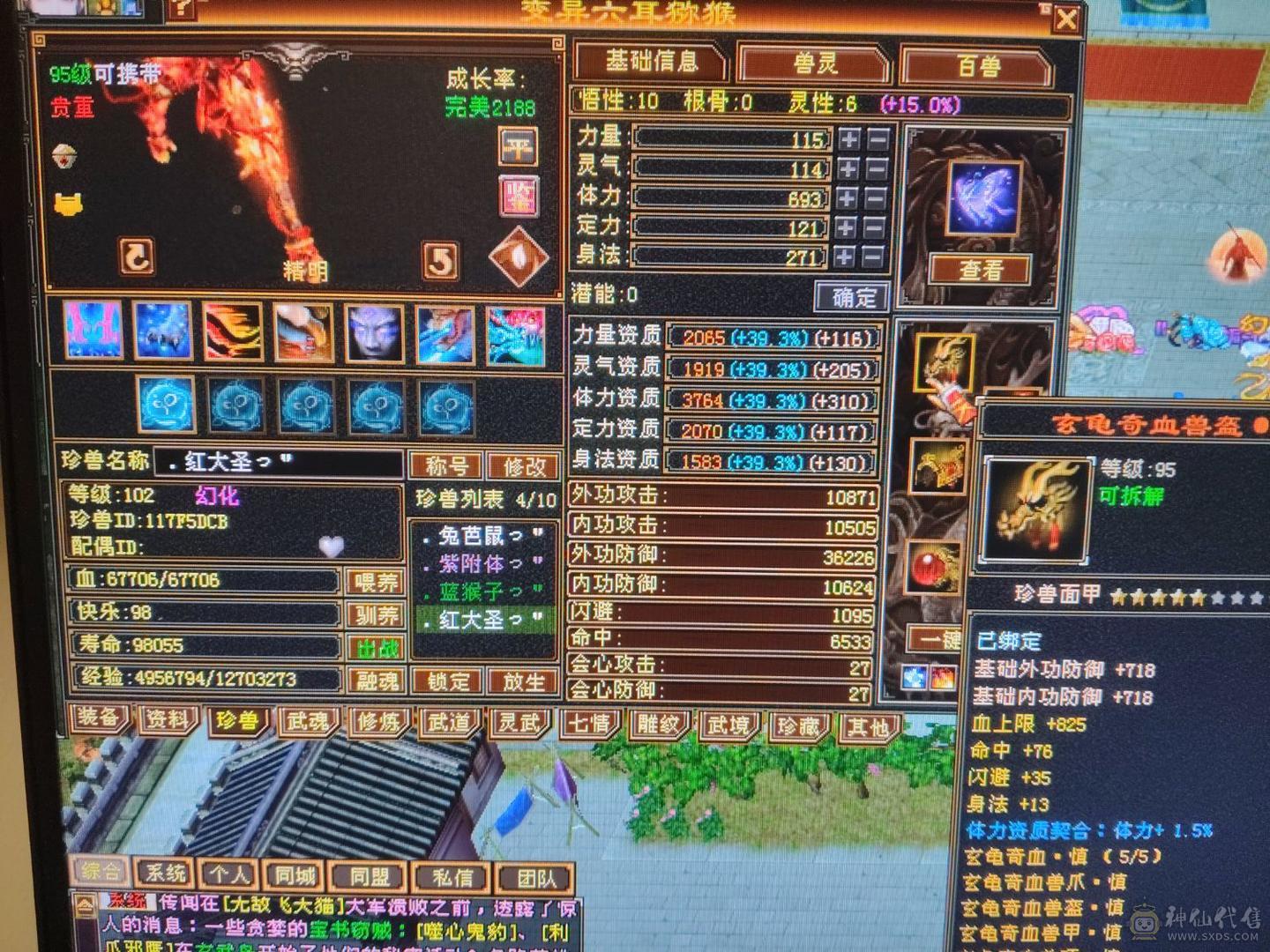1270x952 pixels.
Task: Click the 平 seal icon above the pet portrait
Action: tap(517, 145)
